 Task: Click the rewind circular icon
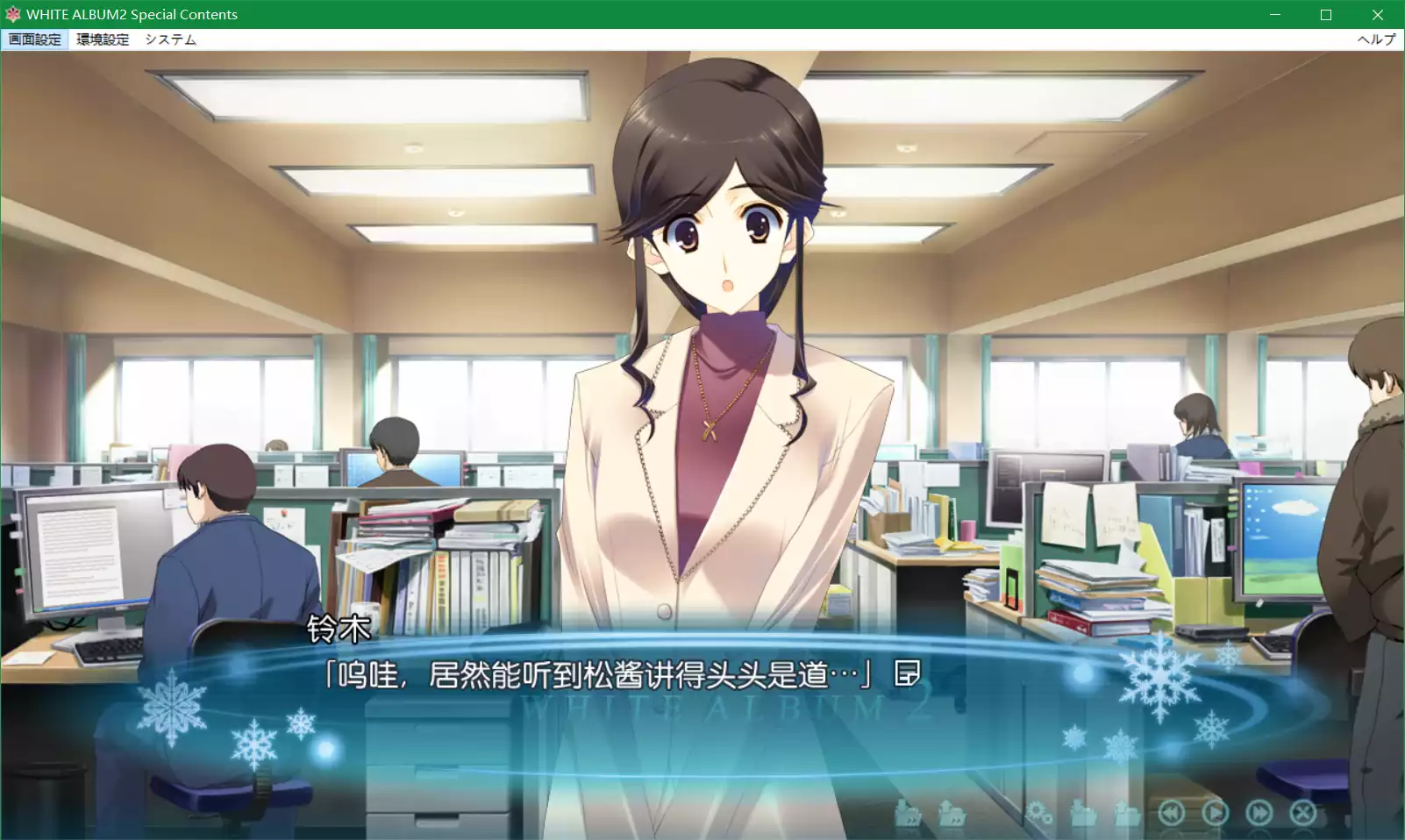[1173, 814]
